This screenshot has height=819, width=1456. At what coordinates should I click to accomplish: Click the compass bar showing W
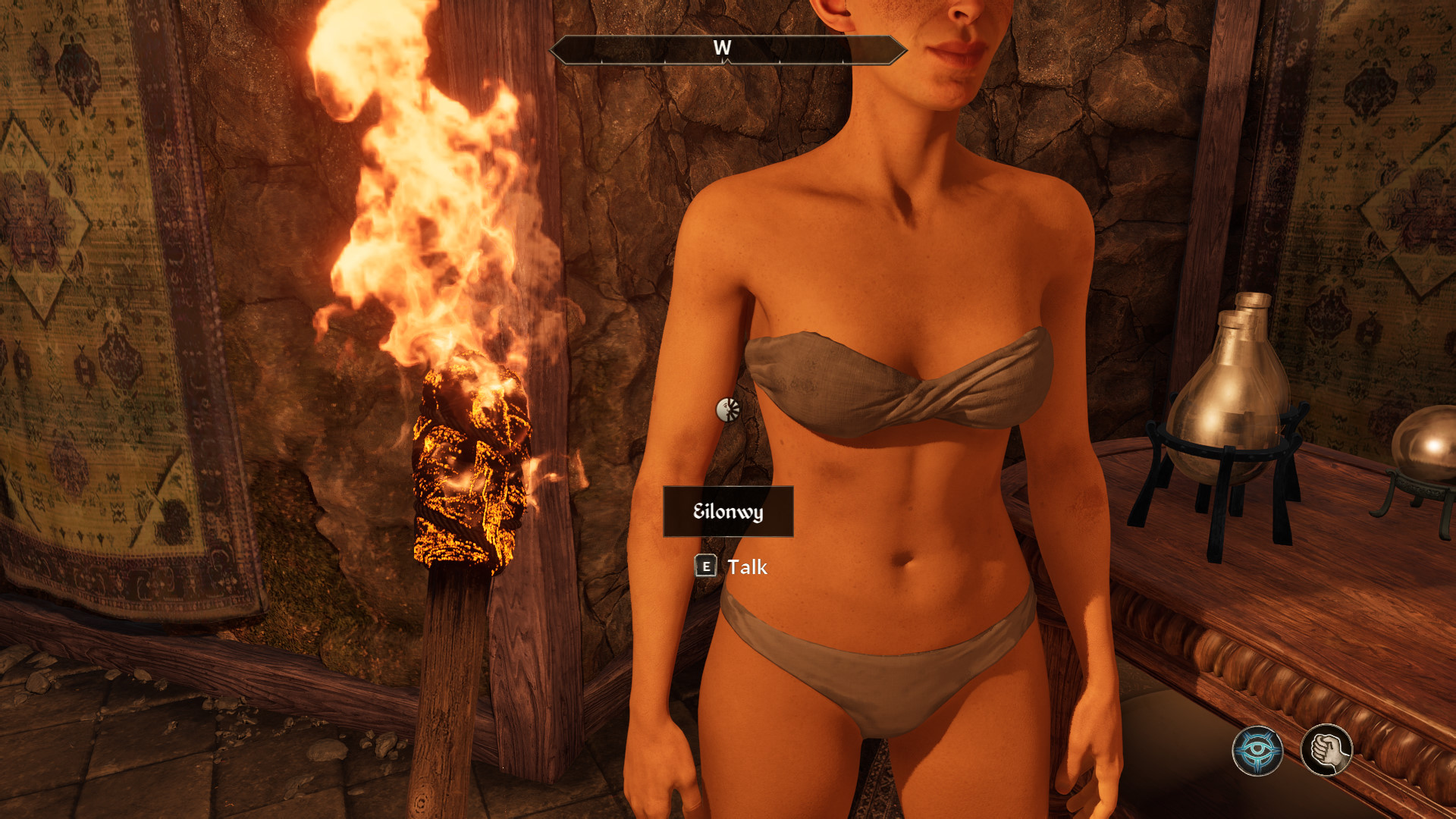[727, 50]
